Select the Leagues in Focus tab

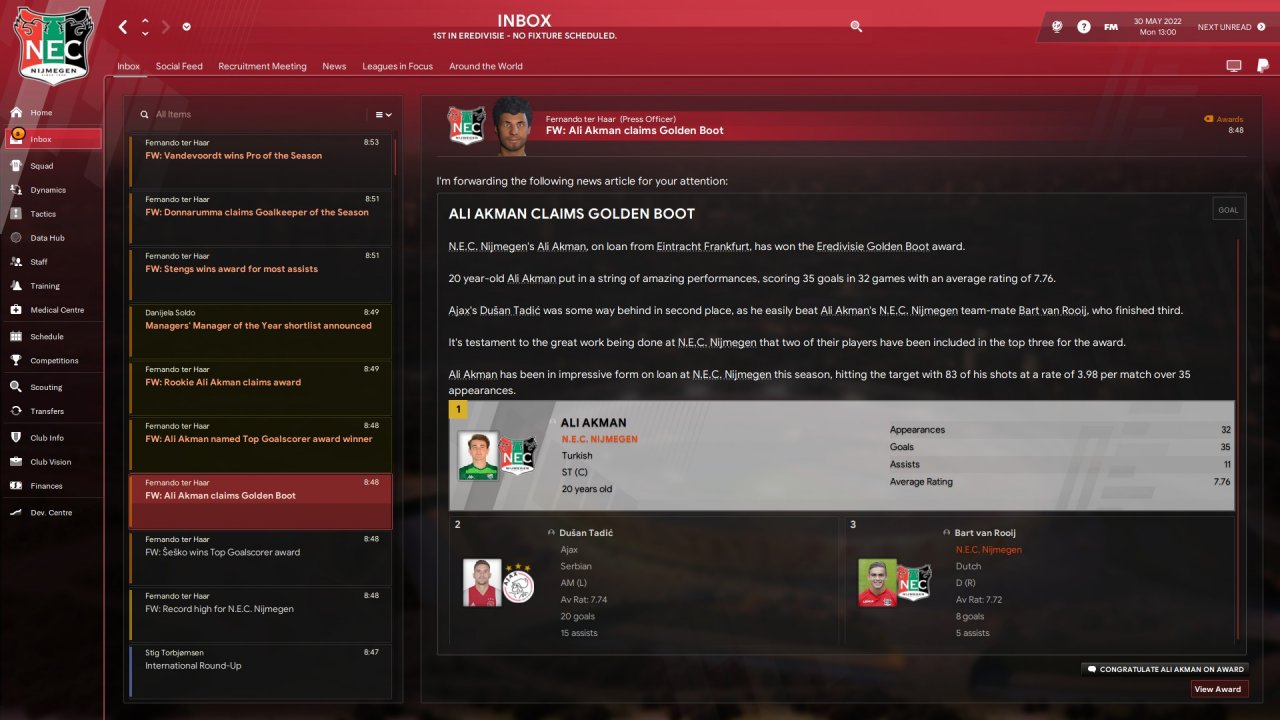pyautogui.click(x=397, y=66)
